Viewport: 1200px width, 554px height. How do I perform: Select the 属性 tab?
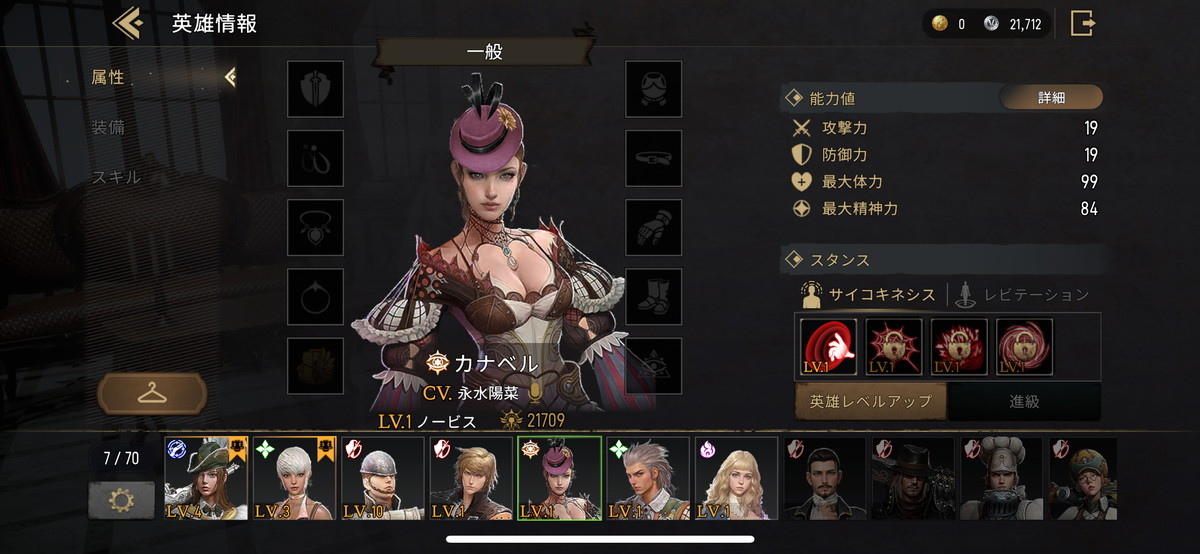[108, 77]
